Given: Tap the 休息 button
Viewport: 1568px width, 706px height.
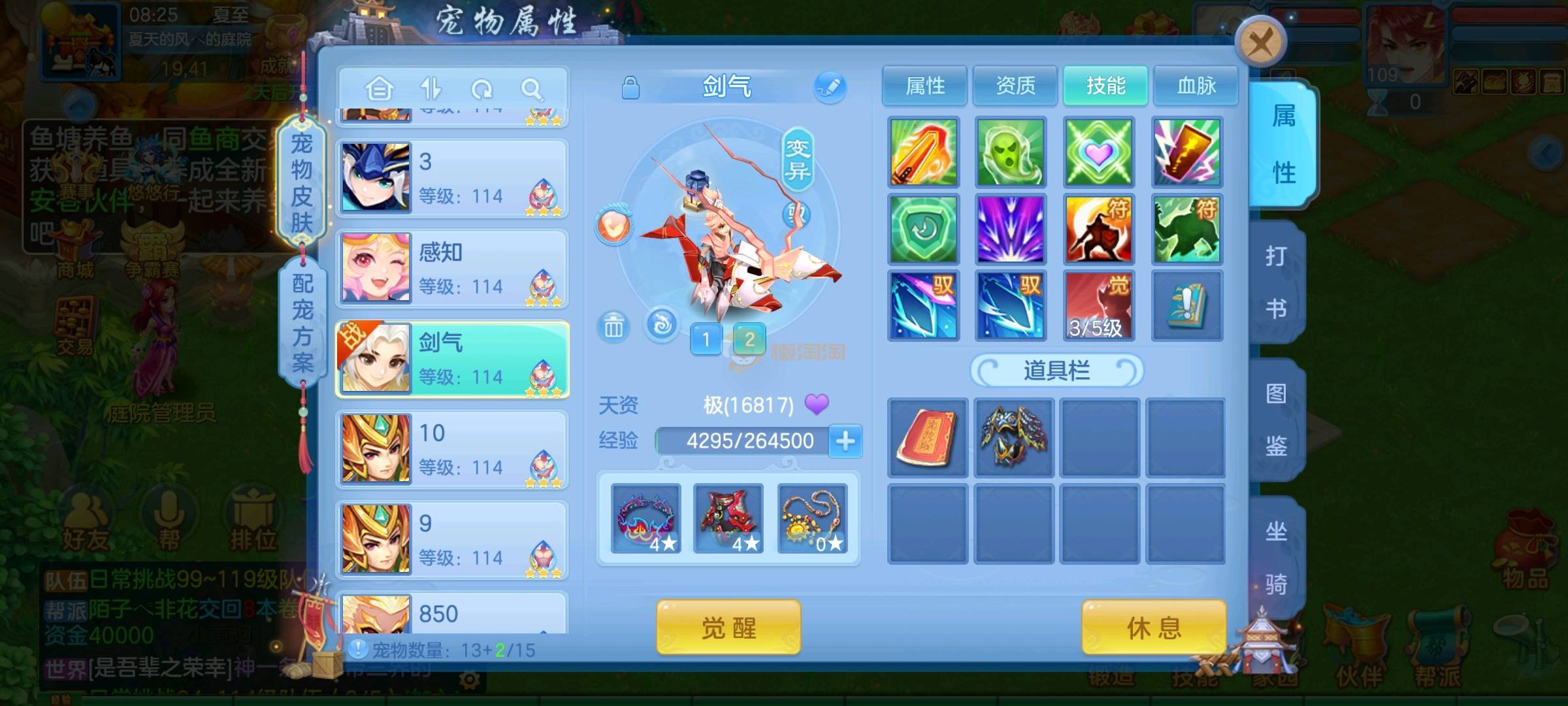Looking at the screenshot, I should [x=1154, y=628].
